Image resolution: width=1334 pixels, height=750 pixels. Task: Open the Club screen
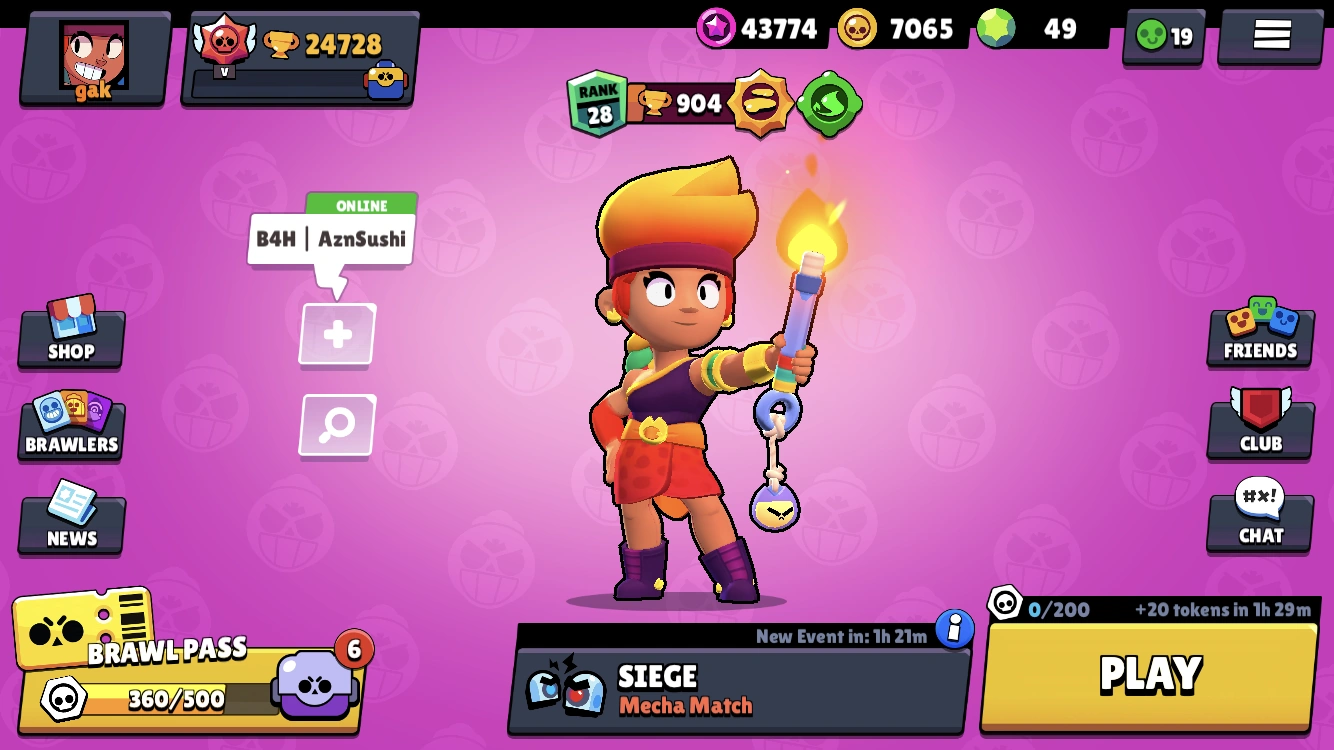click(x=1259, y=426)
